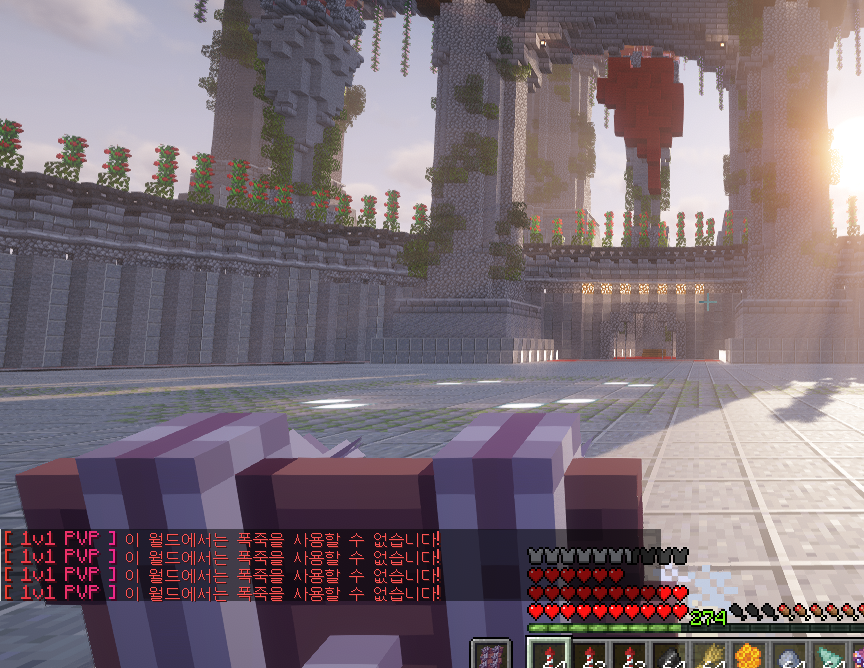Select the wheat hotbar slot
This screenshot has height=668, width=864.
click(x=709, y=656)
